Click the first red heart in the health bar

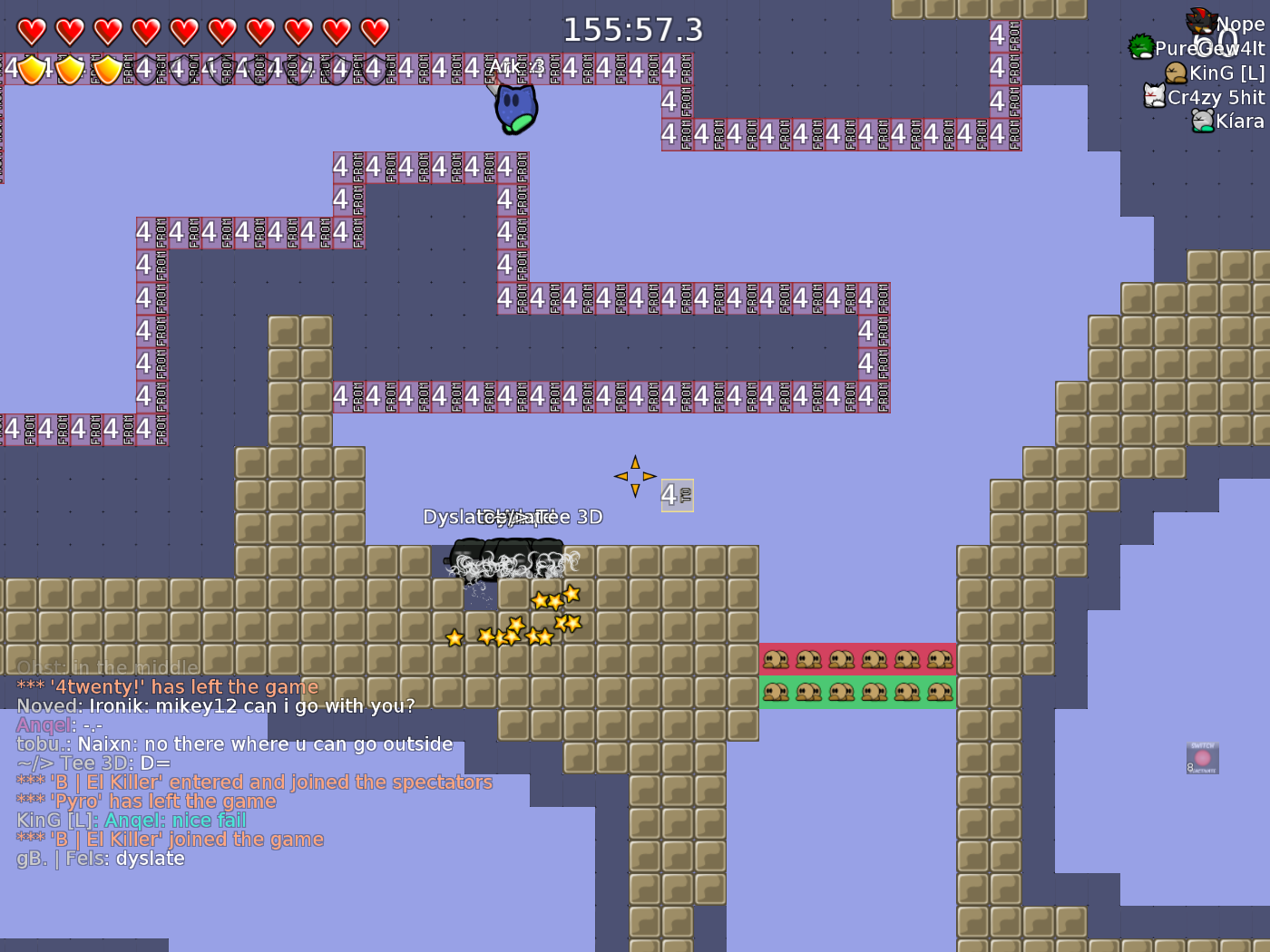click(30, 30)
